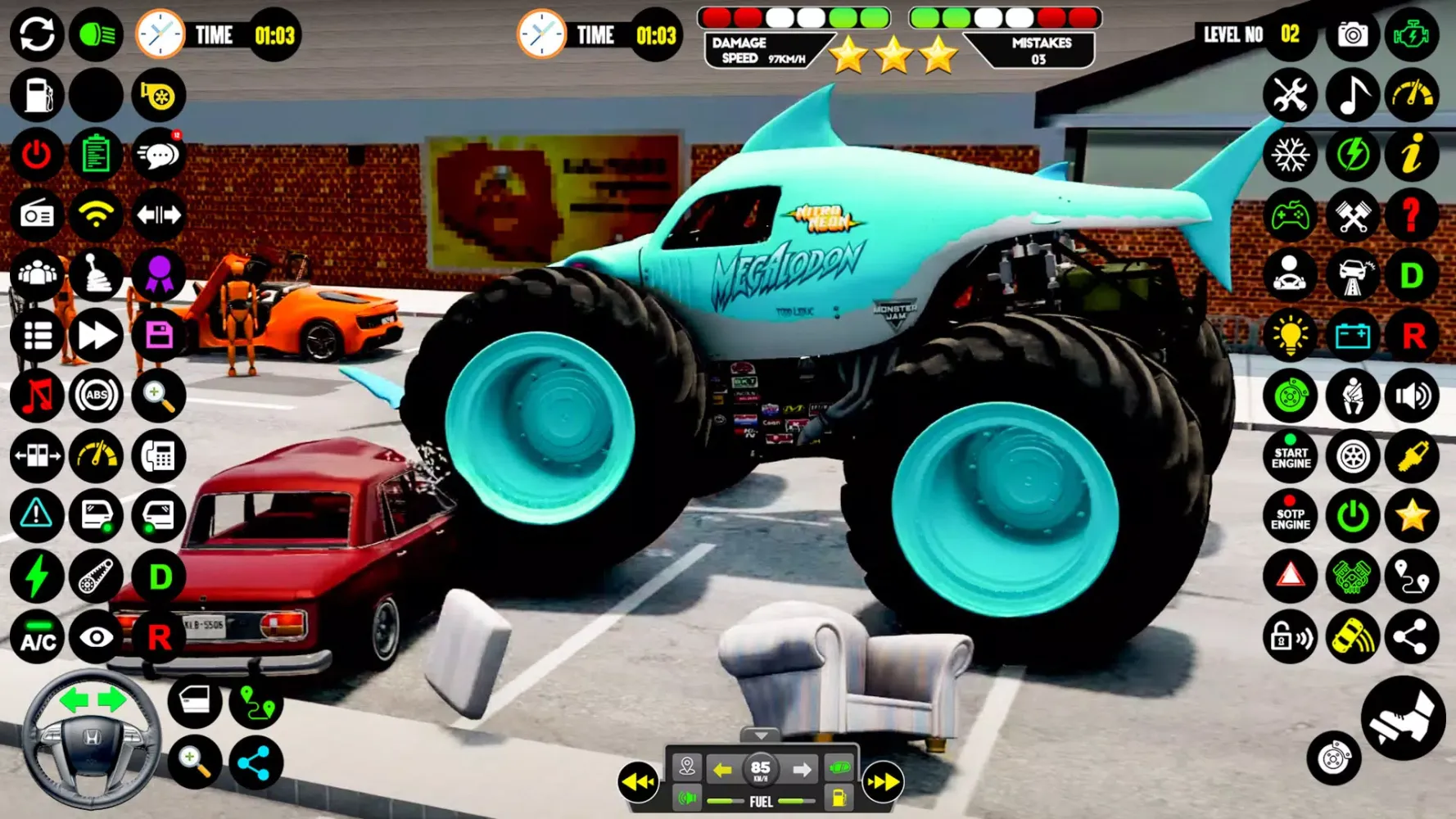Adjust the fuel level slider
The width and height of the screenshot is (1456, 819).
(x=725, y=801)
